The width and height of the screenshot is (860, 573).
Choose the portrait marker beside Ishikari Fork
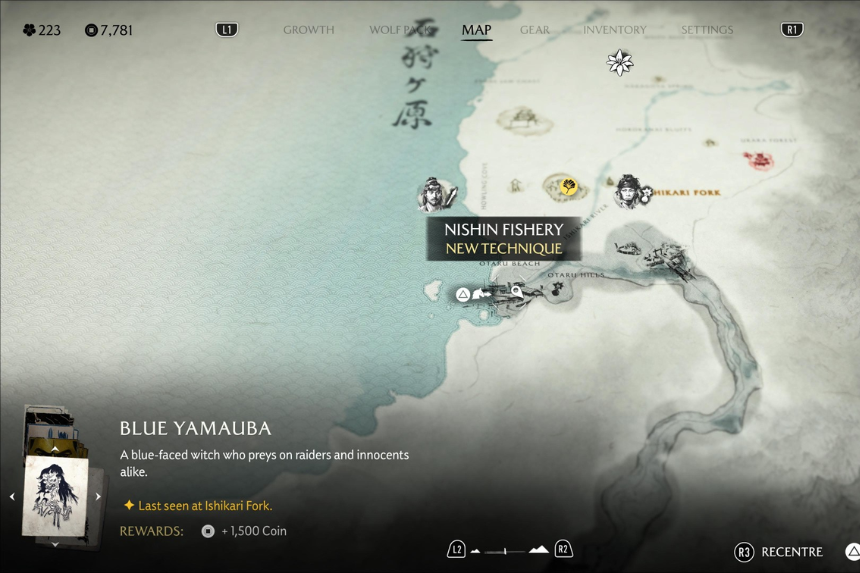click(629, 190)
